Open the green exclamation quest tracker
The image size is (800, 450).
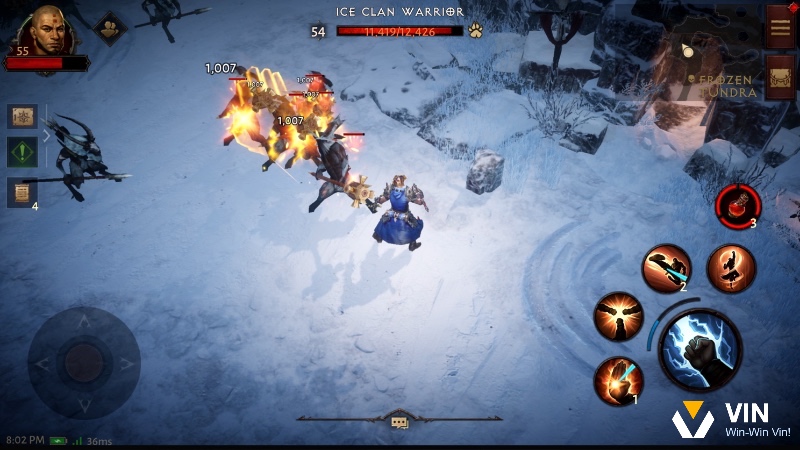point(23,153)
